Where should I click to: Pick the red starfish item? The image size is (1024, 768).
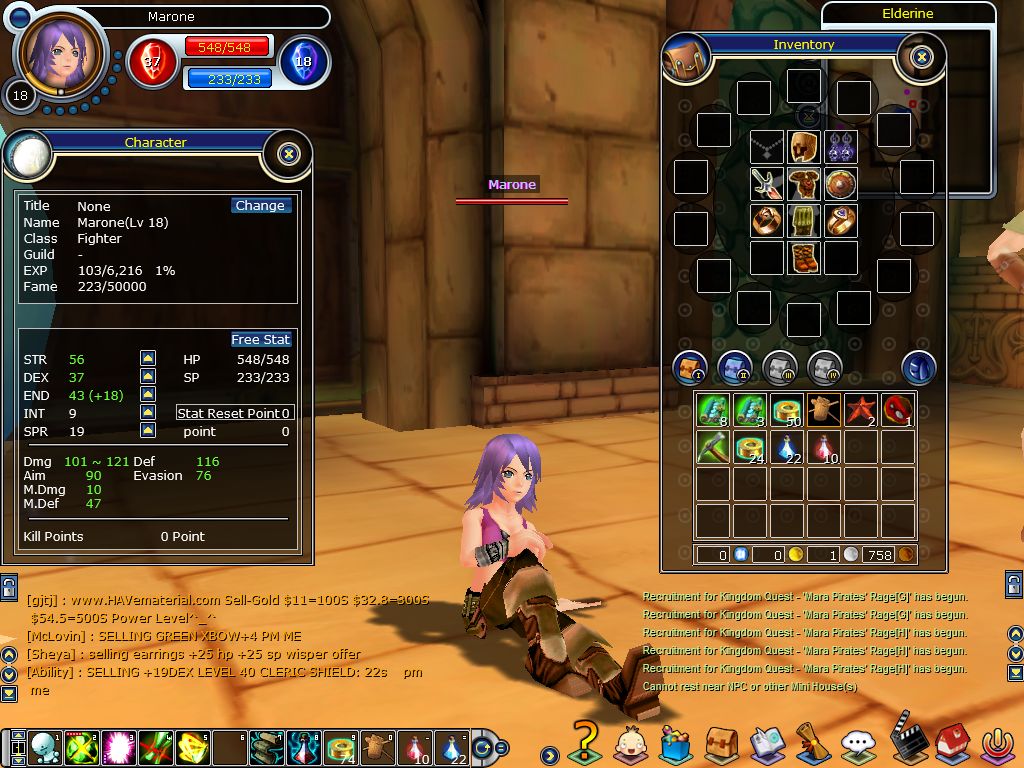(x=861, y=409)
